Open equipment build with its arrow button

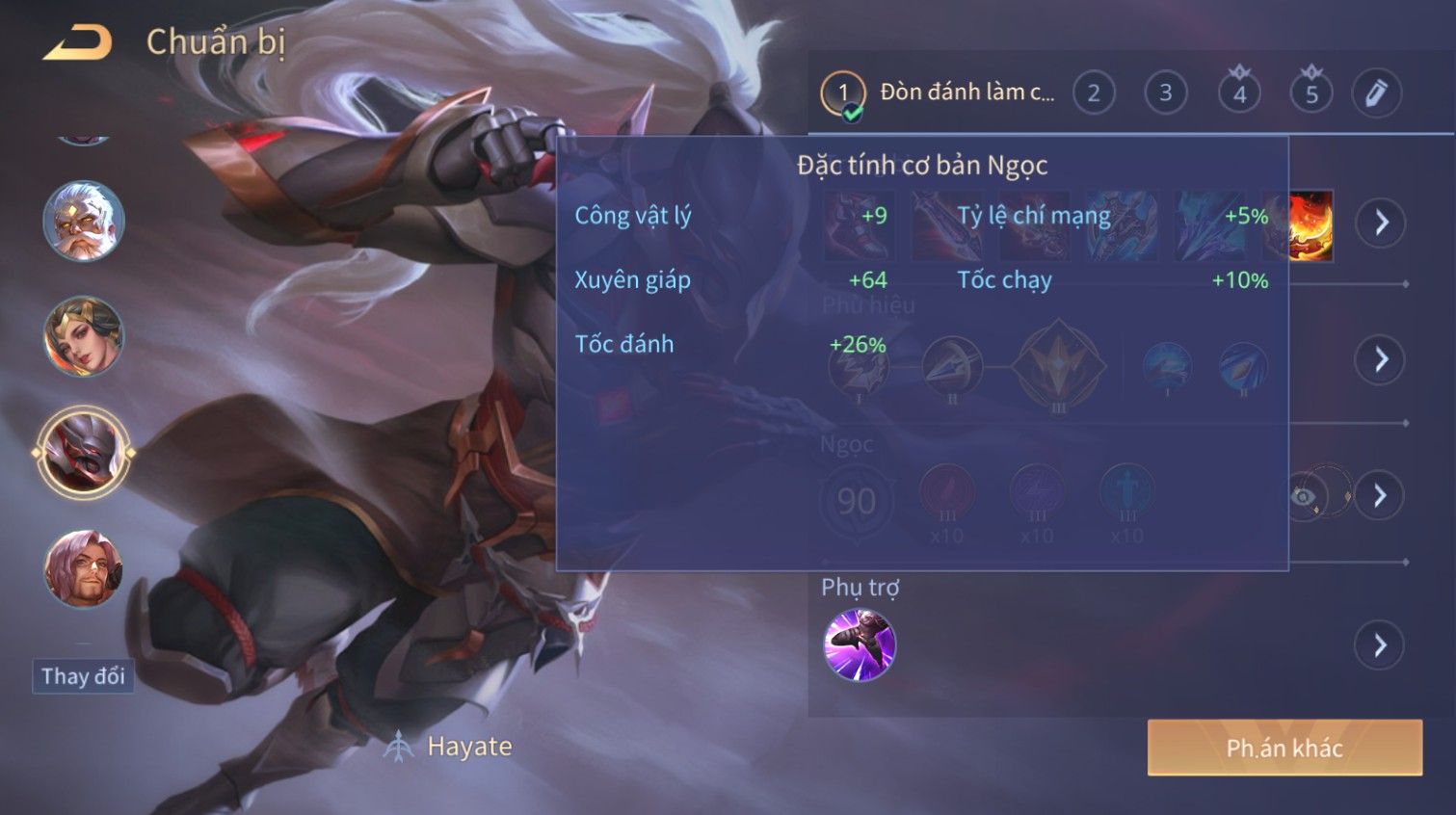tap(1381, 223)
